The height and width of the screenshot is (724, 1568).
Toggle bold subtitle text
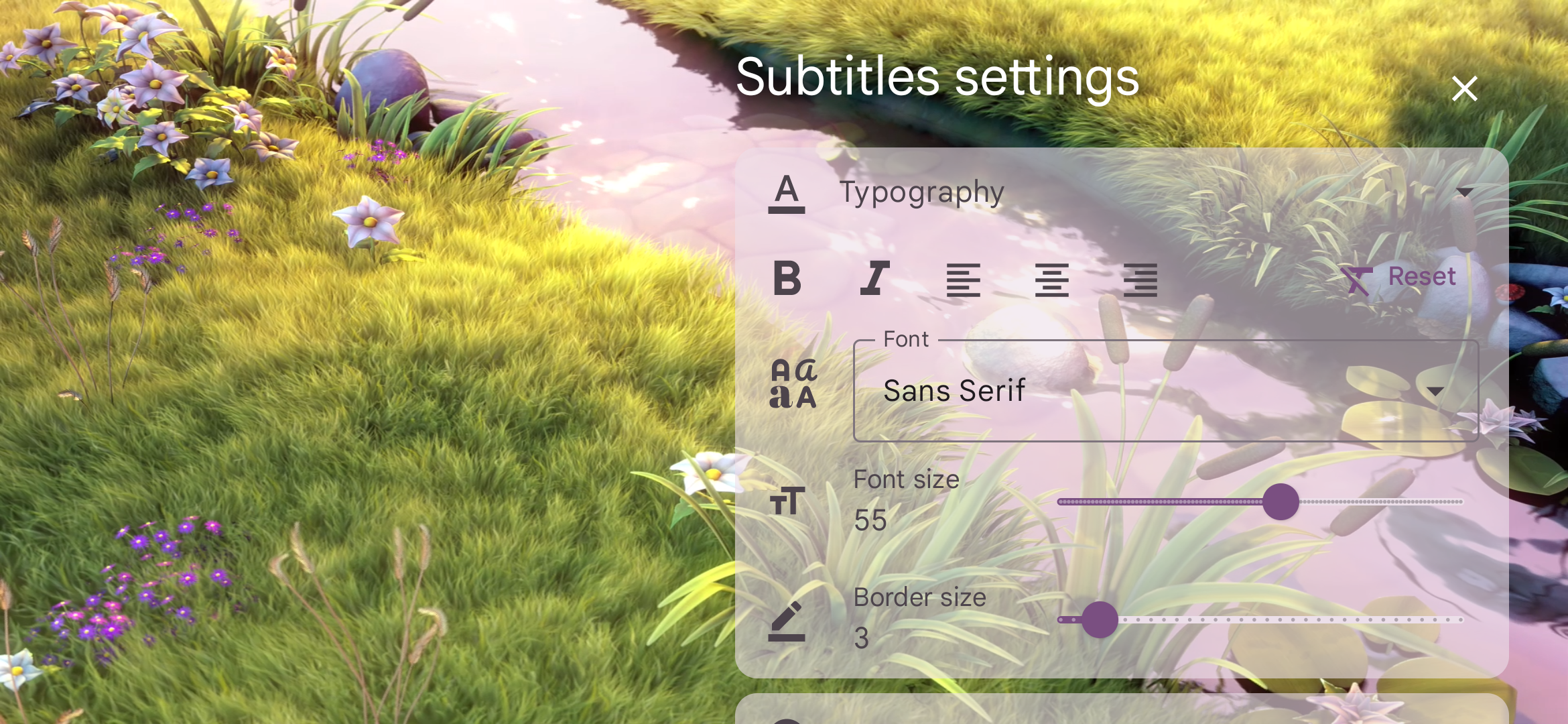(x=787, y=279)
